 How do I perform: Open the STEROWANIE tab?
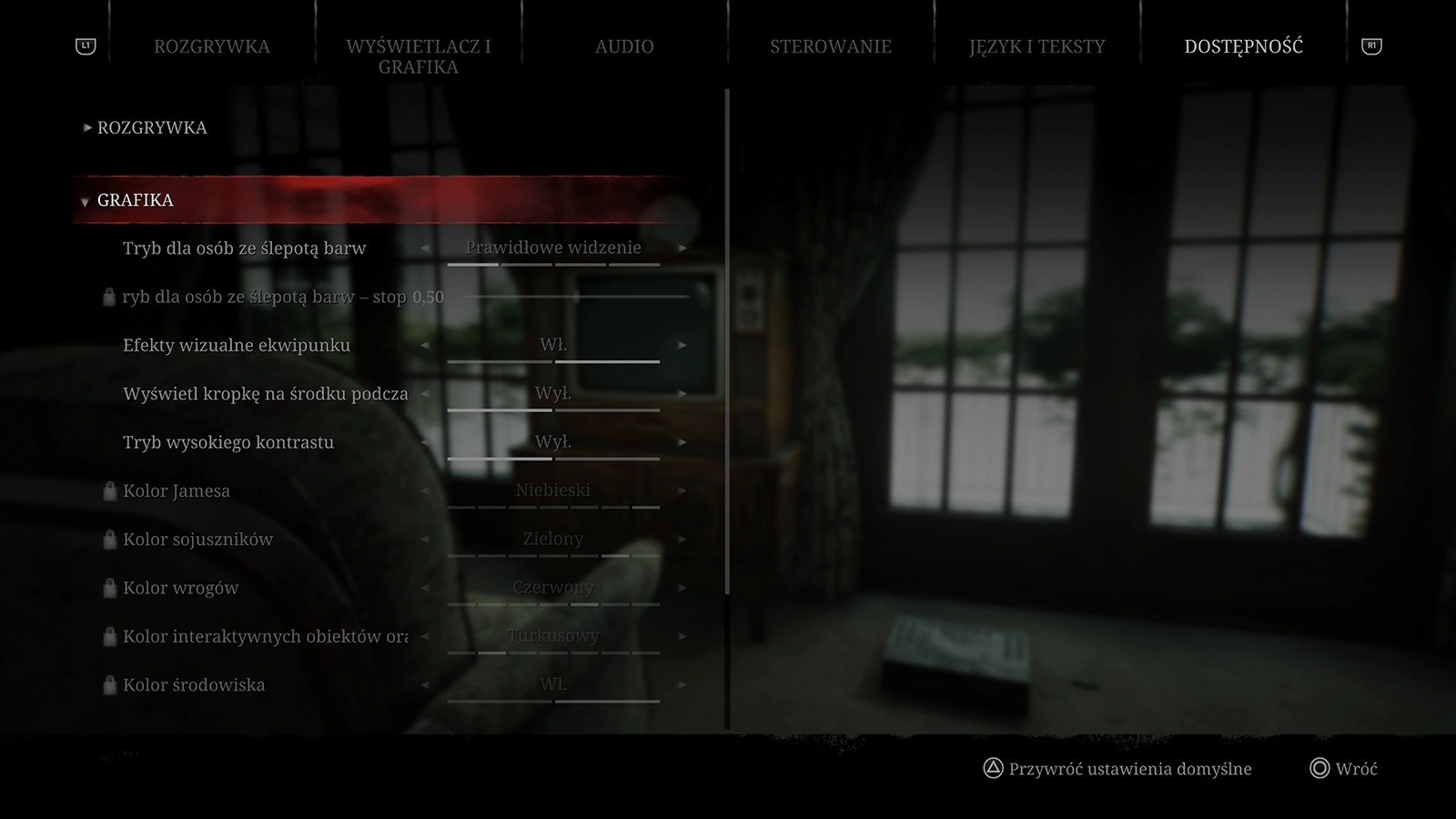coord(830,46)
